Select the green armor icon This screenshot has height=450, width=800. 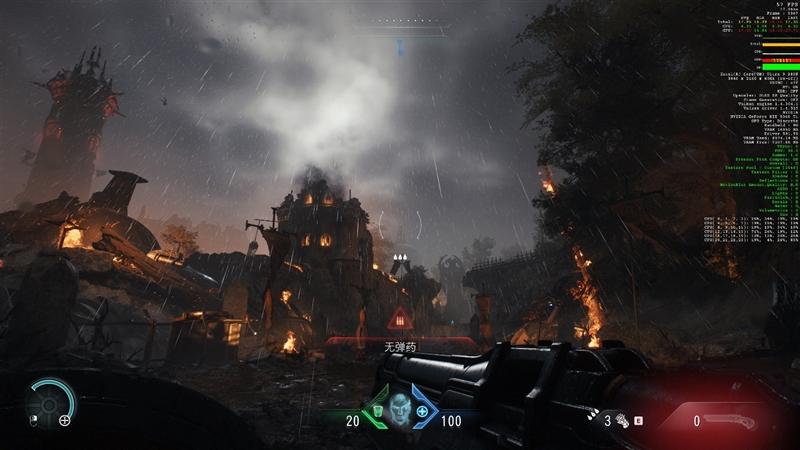[x=378, y=410]
